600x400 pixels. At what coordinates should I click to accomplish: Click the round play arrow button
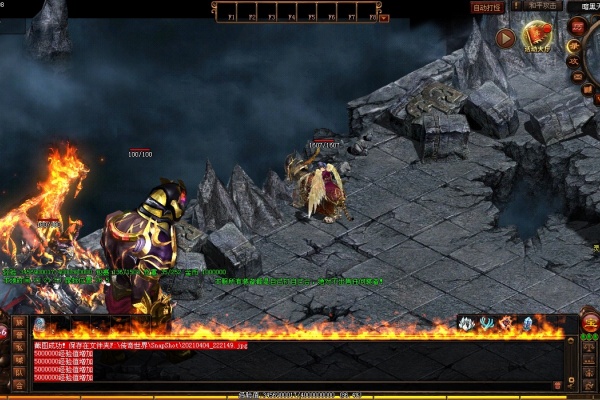(505, 38)
